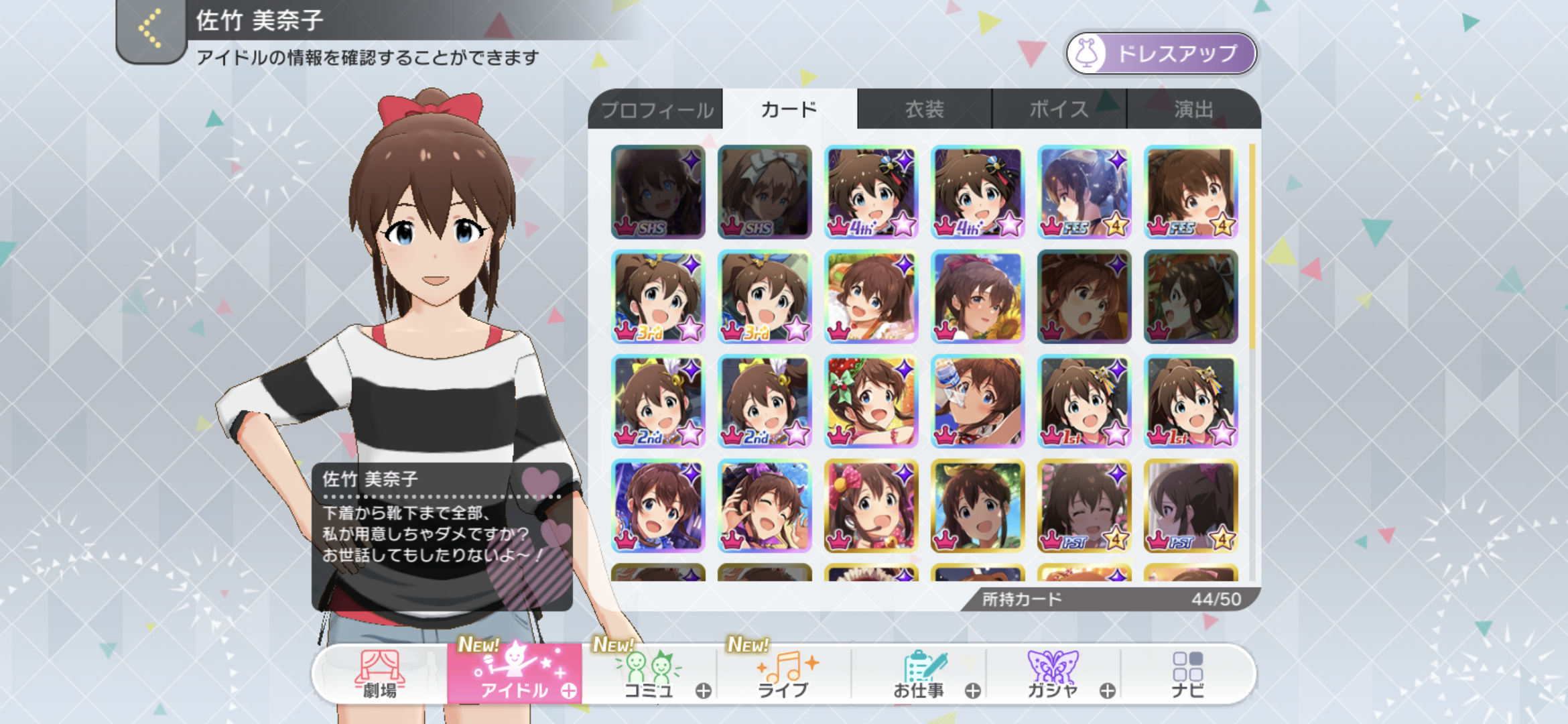Switch to the ボイス voice tab
Image resolution: width=1568 pixels, height=724 pixels.
1059,109
